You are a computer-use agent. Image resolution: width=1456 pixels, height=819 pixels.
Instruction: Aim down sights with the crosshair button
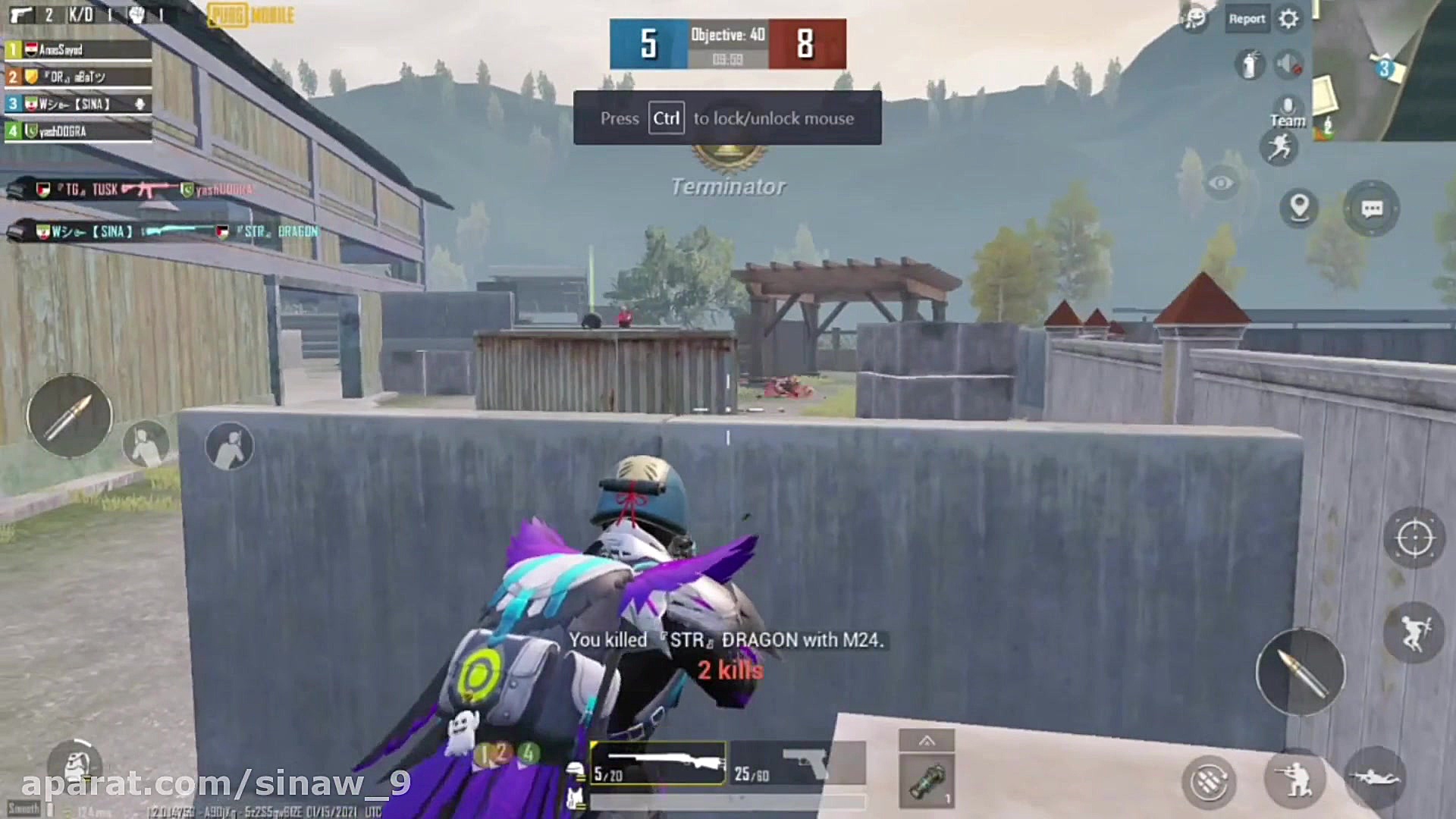click(1414, 538)
